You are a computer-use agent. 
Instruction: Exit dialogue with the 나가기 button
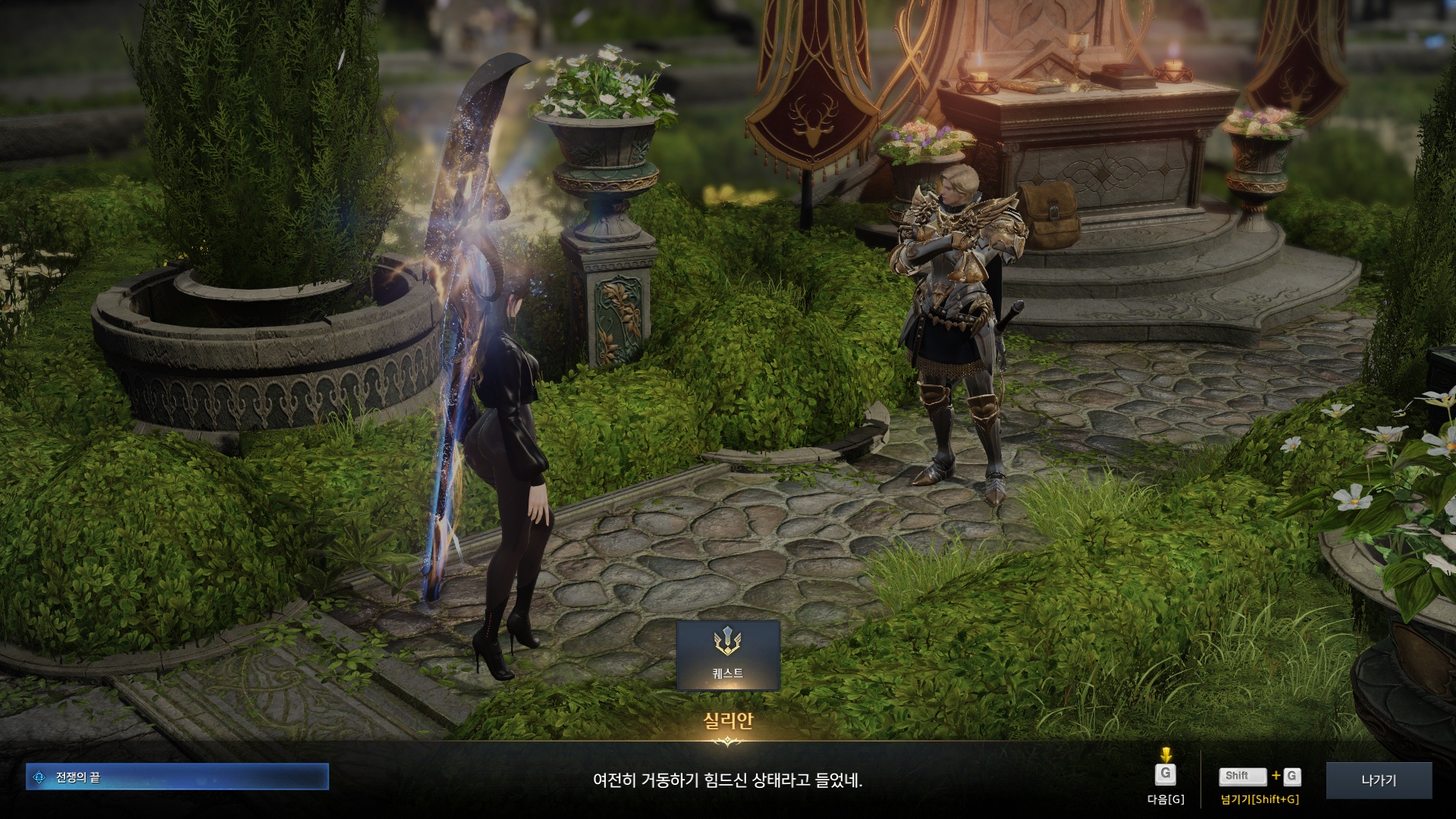click(x=1378, y=780)
